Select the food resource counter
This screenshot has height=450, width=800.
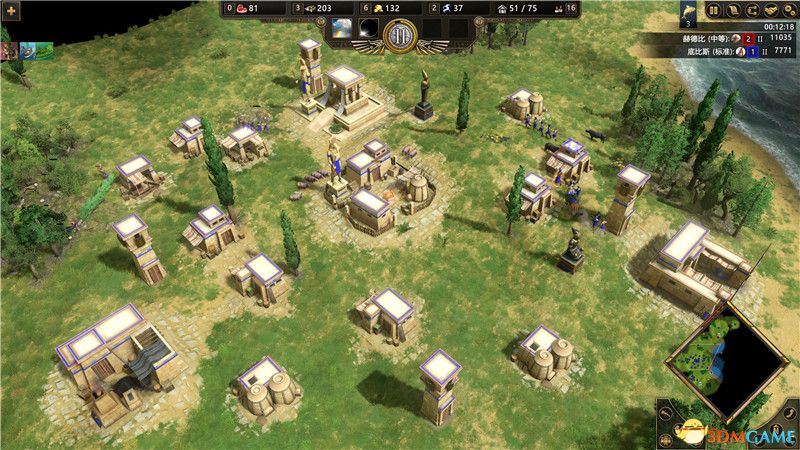(247, 8)
